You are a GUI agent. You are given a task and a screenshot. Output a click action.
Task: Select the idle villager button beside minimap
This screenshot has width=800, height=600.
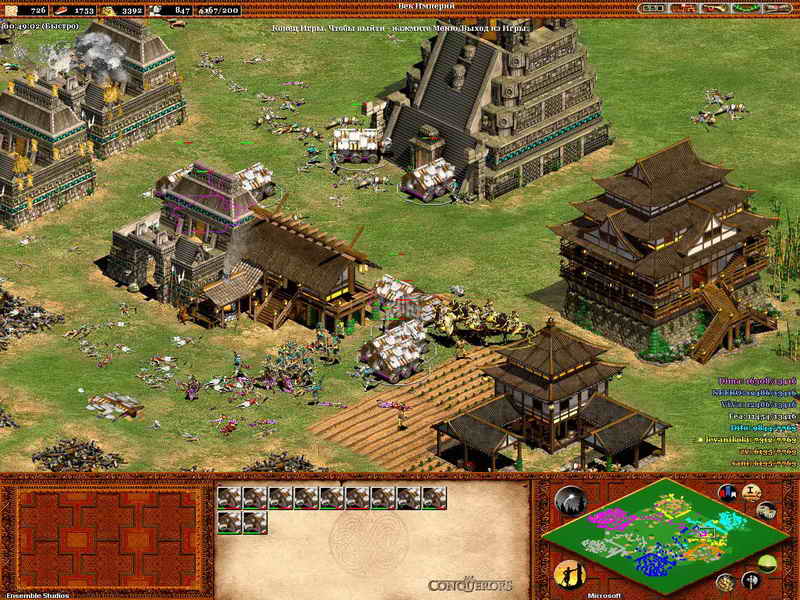tap(571, 575)
